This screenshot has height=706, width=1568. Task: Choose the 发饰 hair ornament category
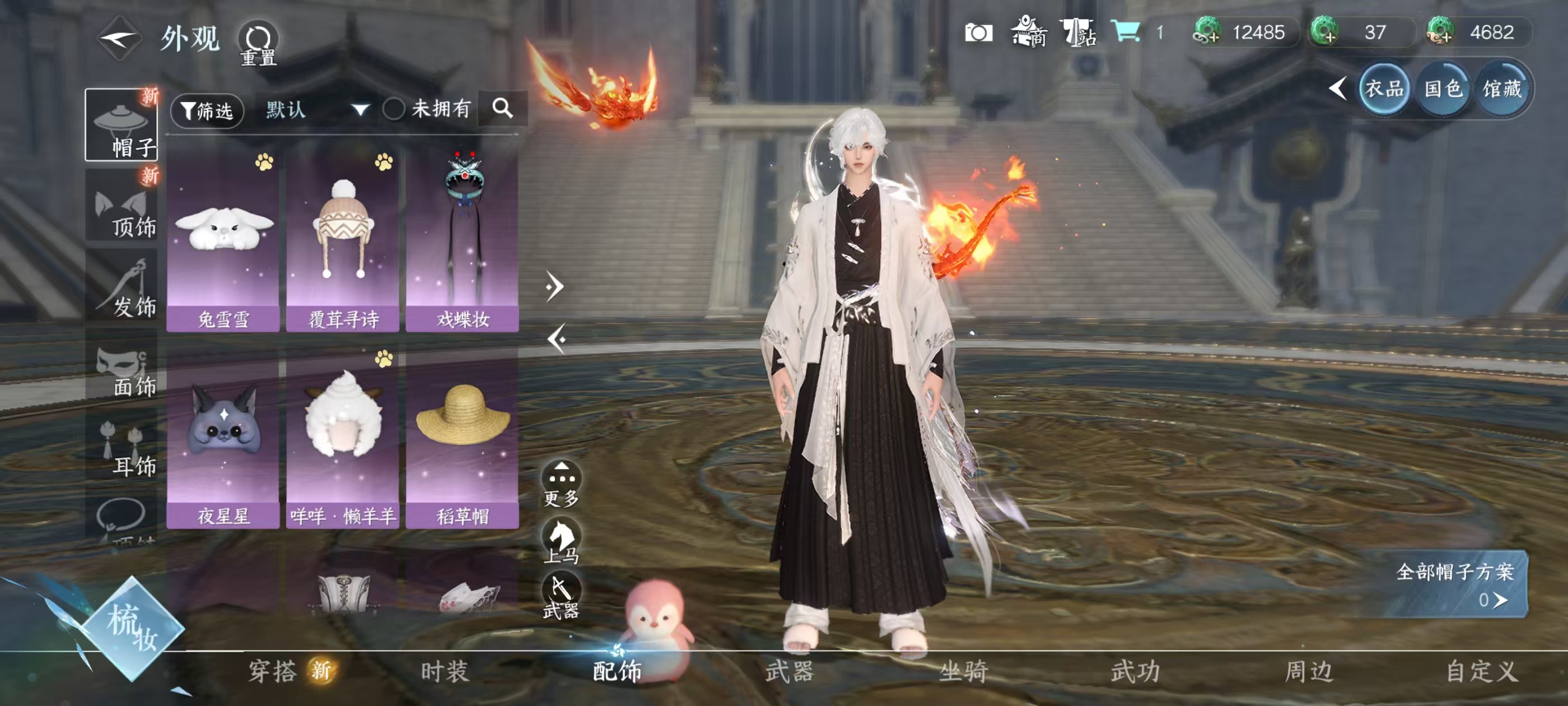tap(121, 287)
